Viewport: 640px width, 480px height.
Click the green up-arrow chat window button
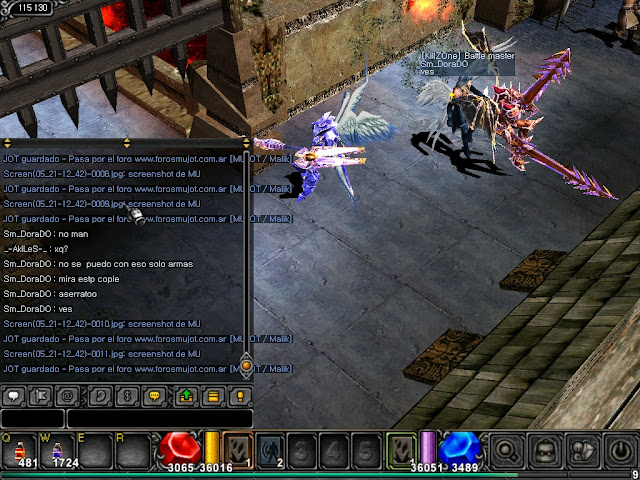click(x=185, y=396)
